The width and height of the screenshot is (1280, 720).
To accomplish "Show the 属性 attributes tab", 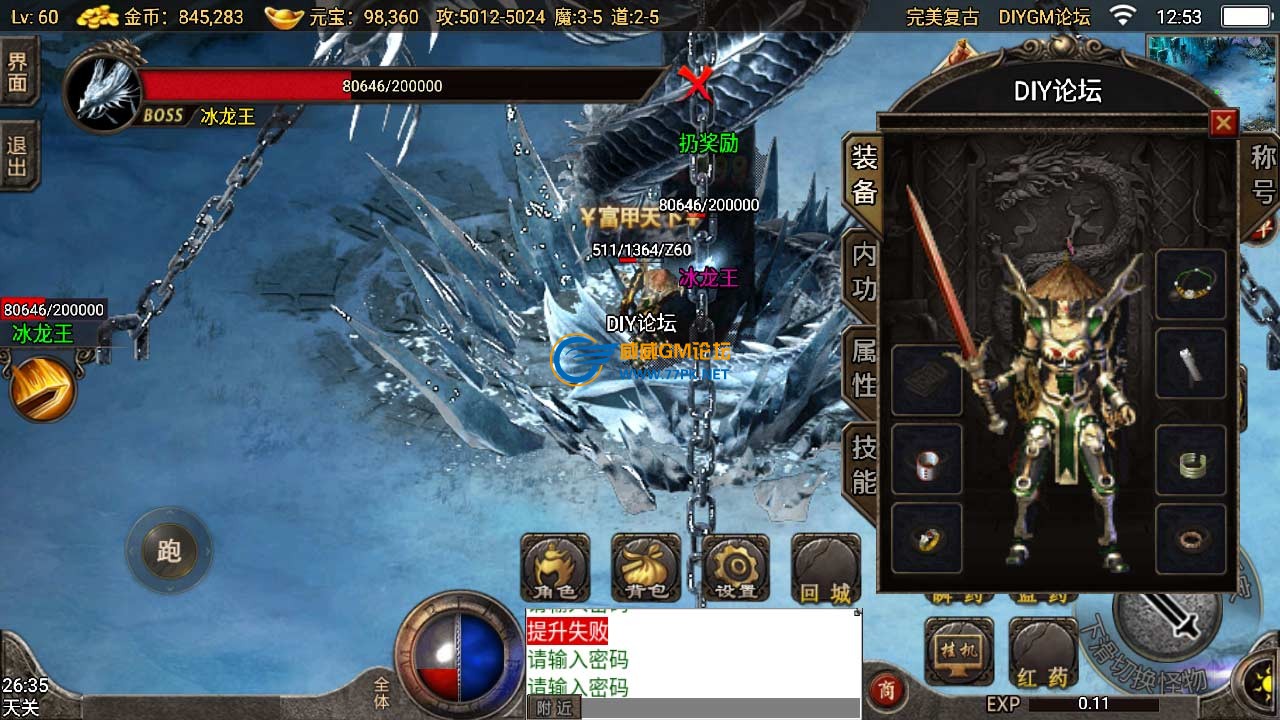I will pyautogui.click(x=863, y=367).
